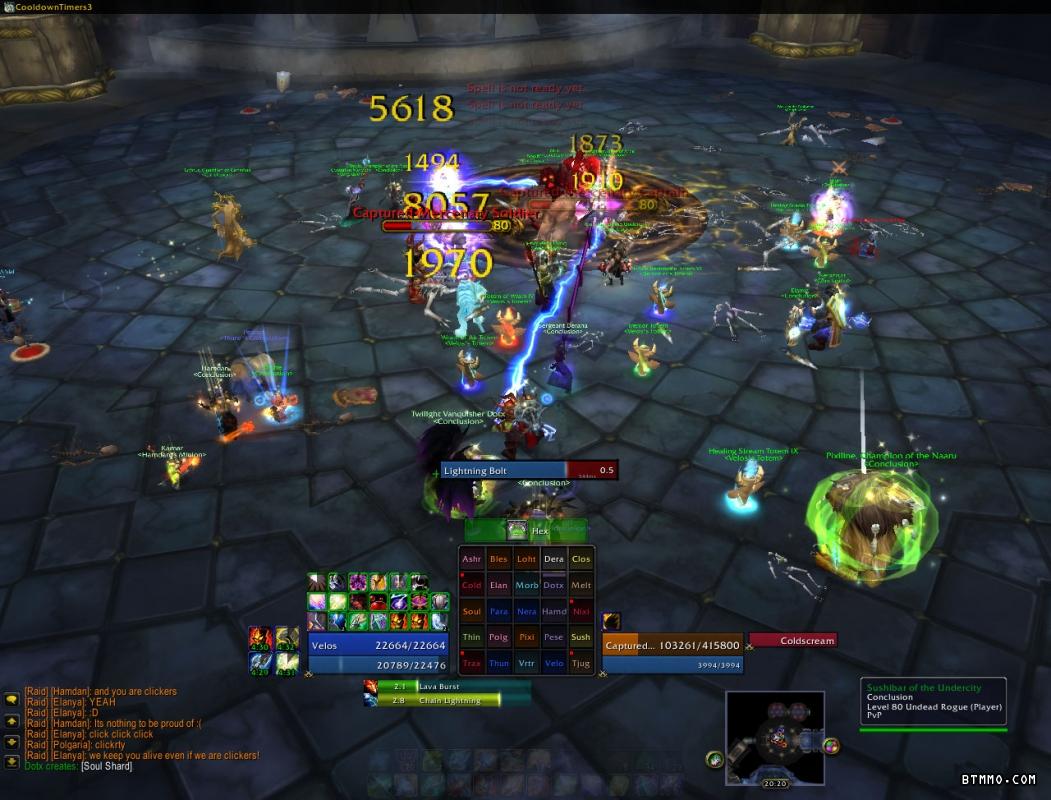Target raid member Dotx in the raid frames
Image resolution: width=1051 pixels, height=800 pixels.
click(553, 586)
